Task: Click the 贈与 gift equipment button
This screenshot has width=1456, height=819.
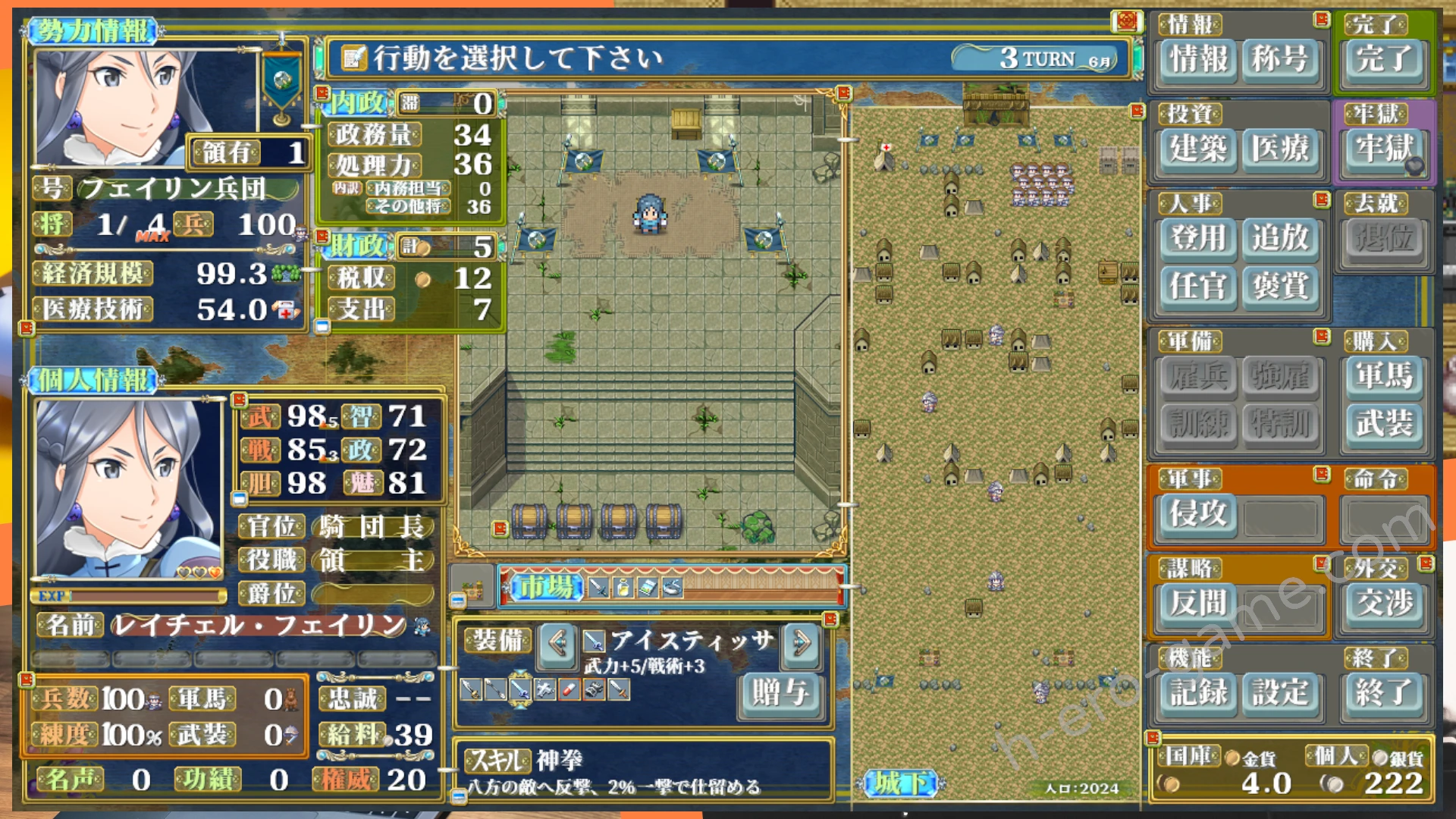Action: [780, 692]
